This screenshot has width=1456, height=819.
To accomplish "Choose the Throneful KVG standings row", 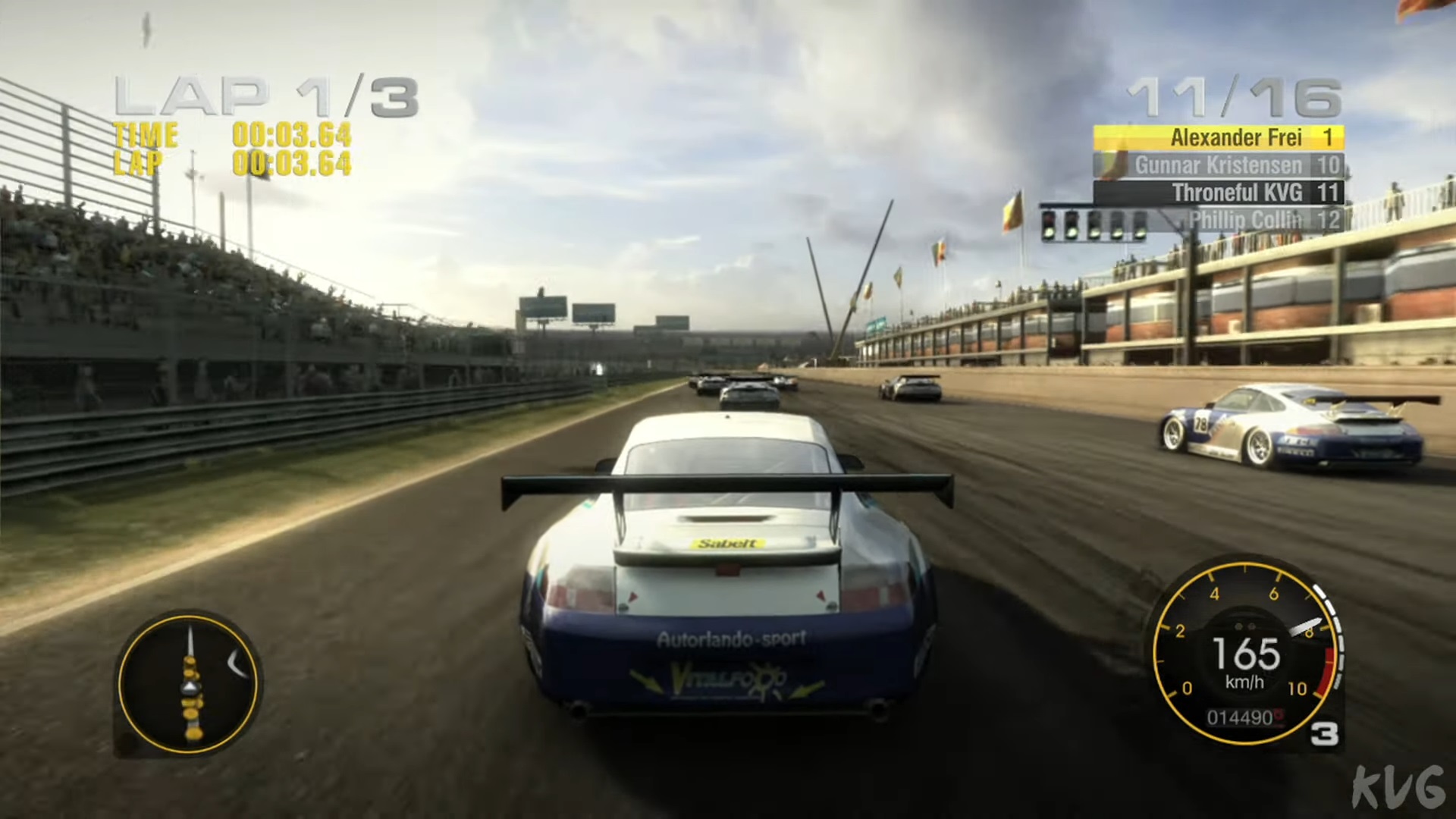I will [x=1218, y=193].
